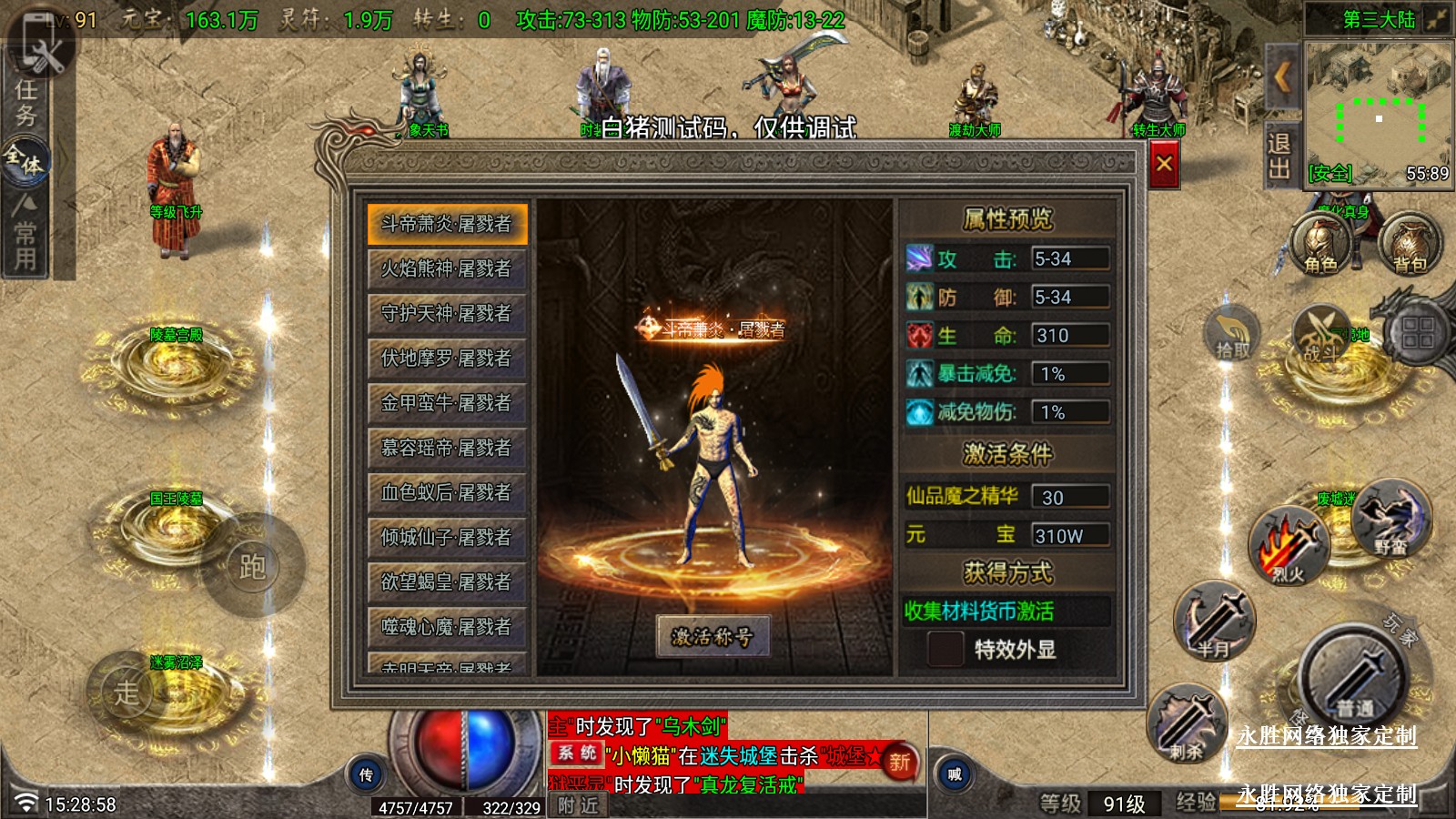This screenshot has height=819, width=1456.
Task: Activate the 半月 half-moon skill
Action: [1214, 622]
